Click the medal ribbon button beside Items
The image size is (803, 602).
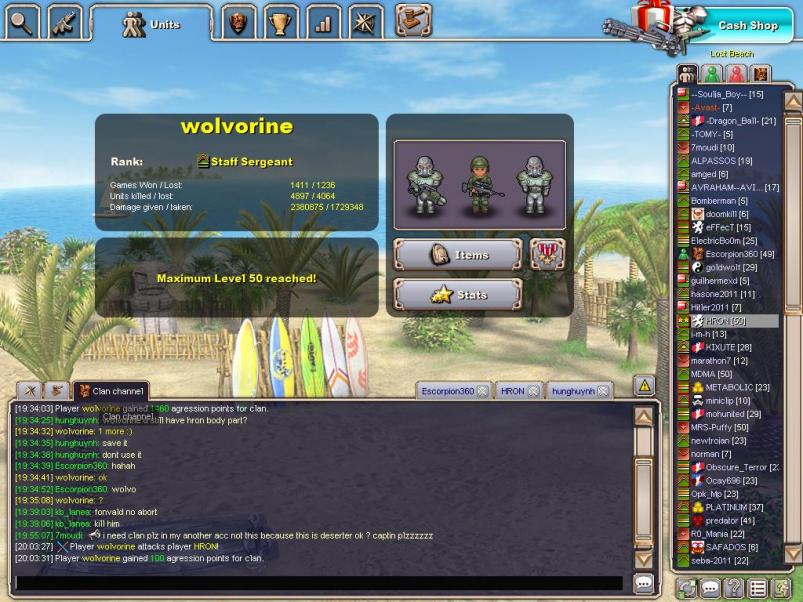tap(547, 254)
